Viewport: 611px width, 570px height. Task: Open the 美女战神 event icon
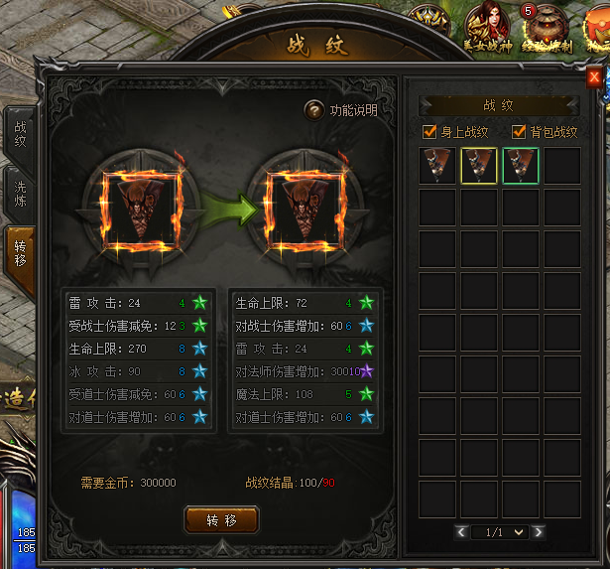[488, 25]
